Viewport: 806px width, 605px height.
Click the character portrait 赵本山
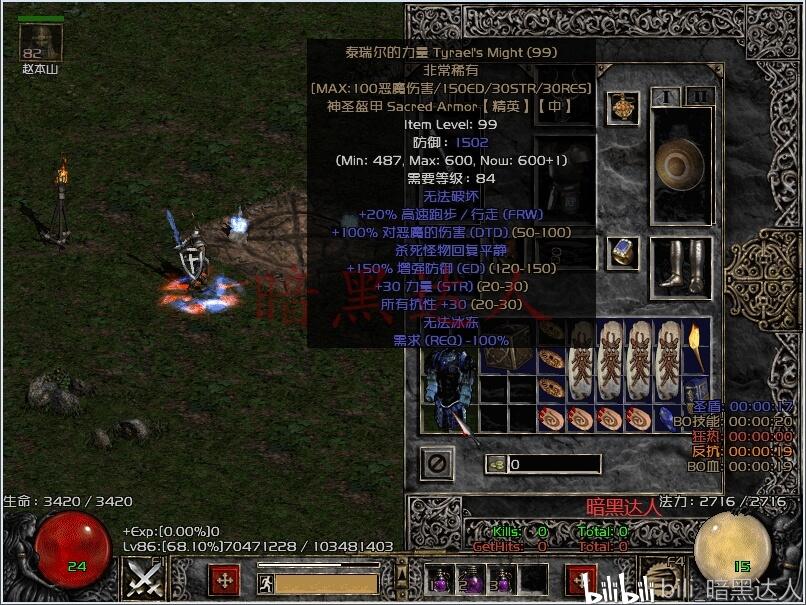42,42
